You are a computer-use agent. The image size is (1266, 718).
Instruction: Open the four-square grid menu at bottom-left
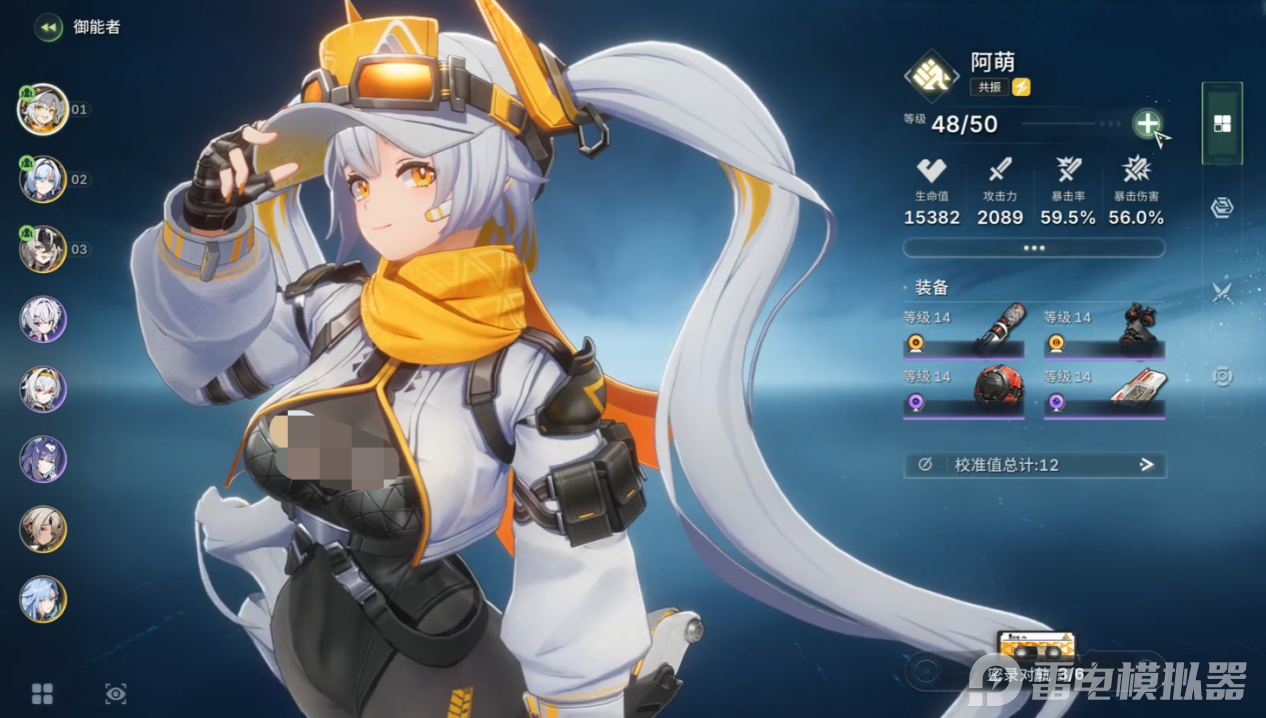coord(42,693)
